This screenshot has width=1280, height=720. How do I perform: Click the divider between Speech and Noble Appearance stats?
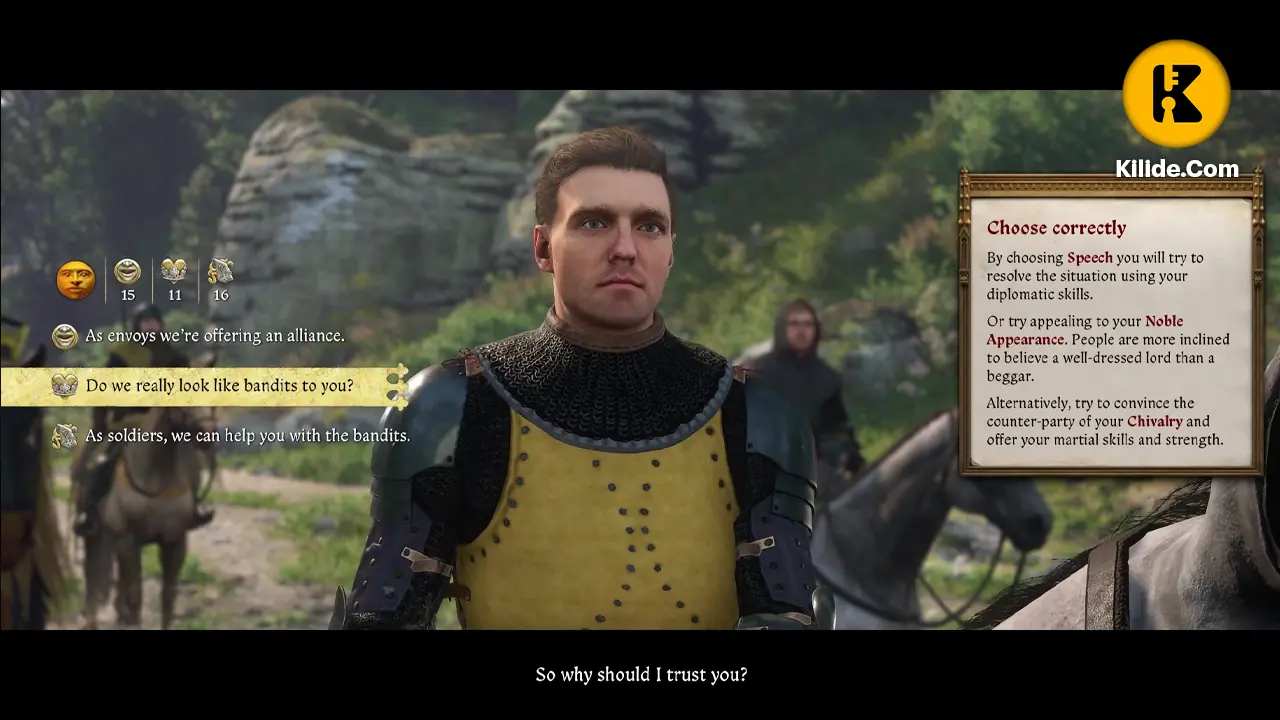pos(150,280)
